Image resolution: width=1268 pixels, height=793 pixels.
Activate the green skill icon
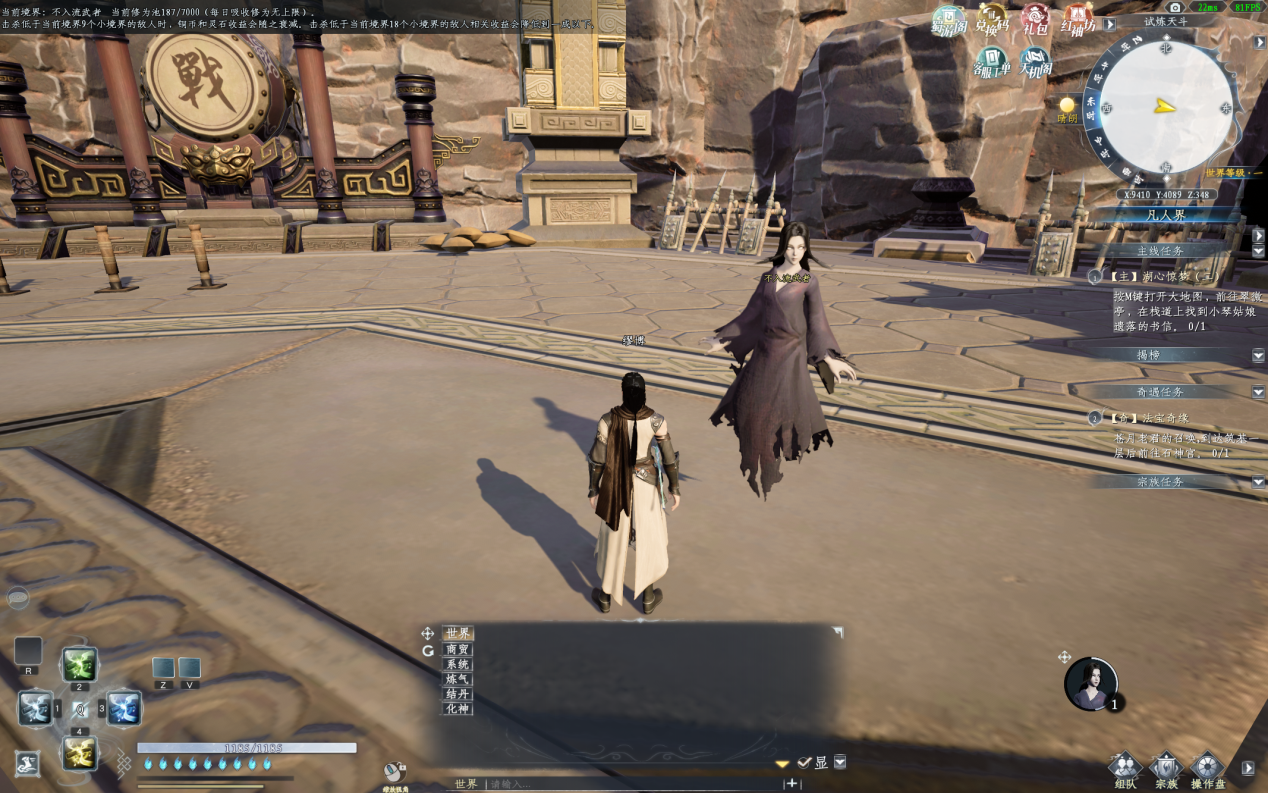[x=79, y=664]
